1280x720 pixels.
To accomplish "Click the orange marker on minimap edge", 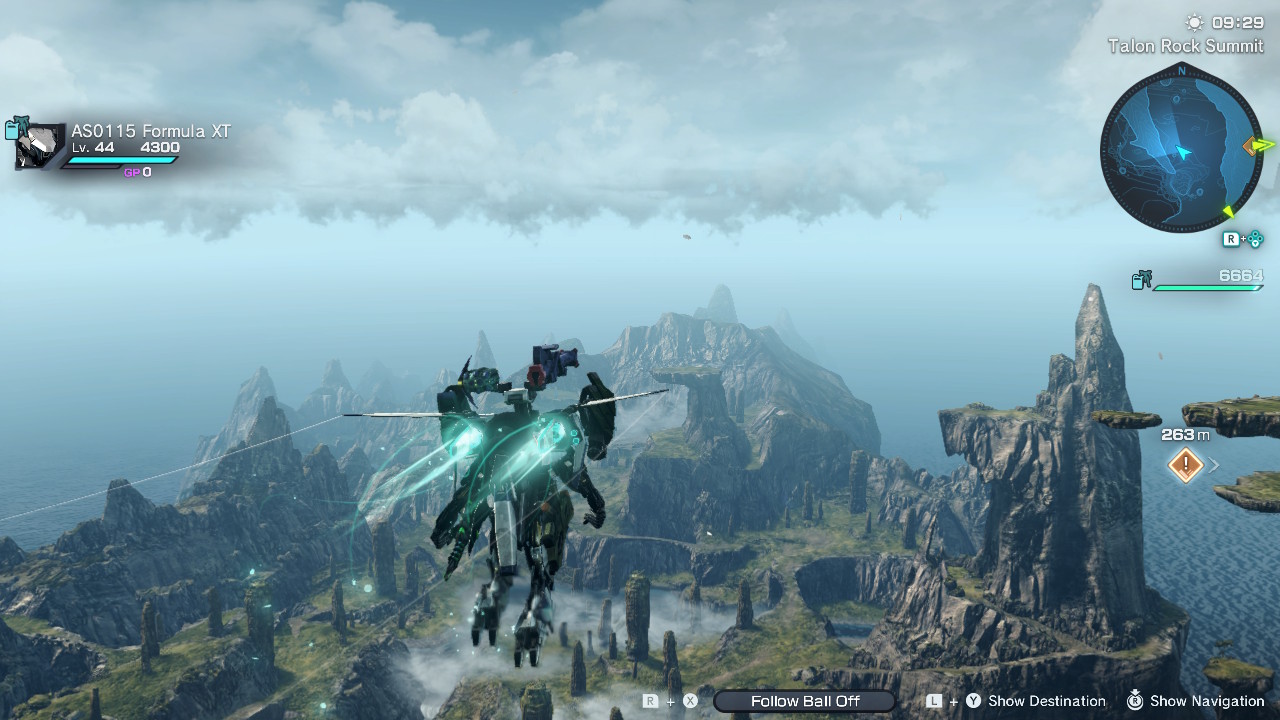I will (1250, 147).
